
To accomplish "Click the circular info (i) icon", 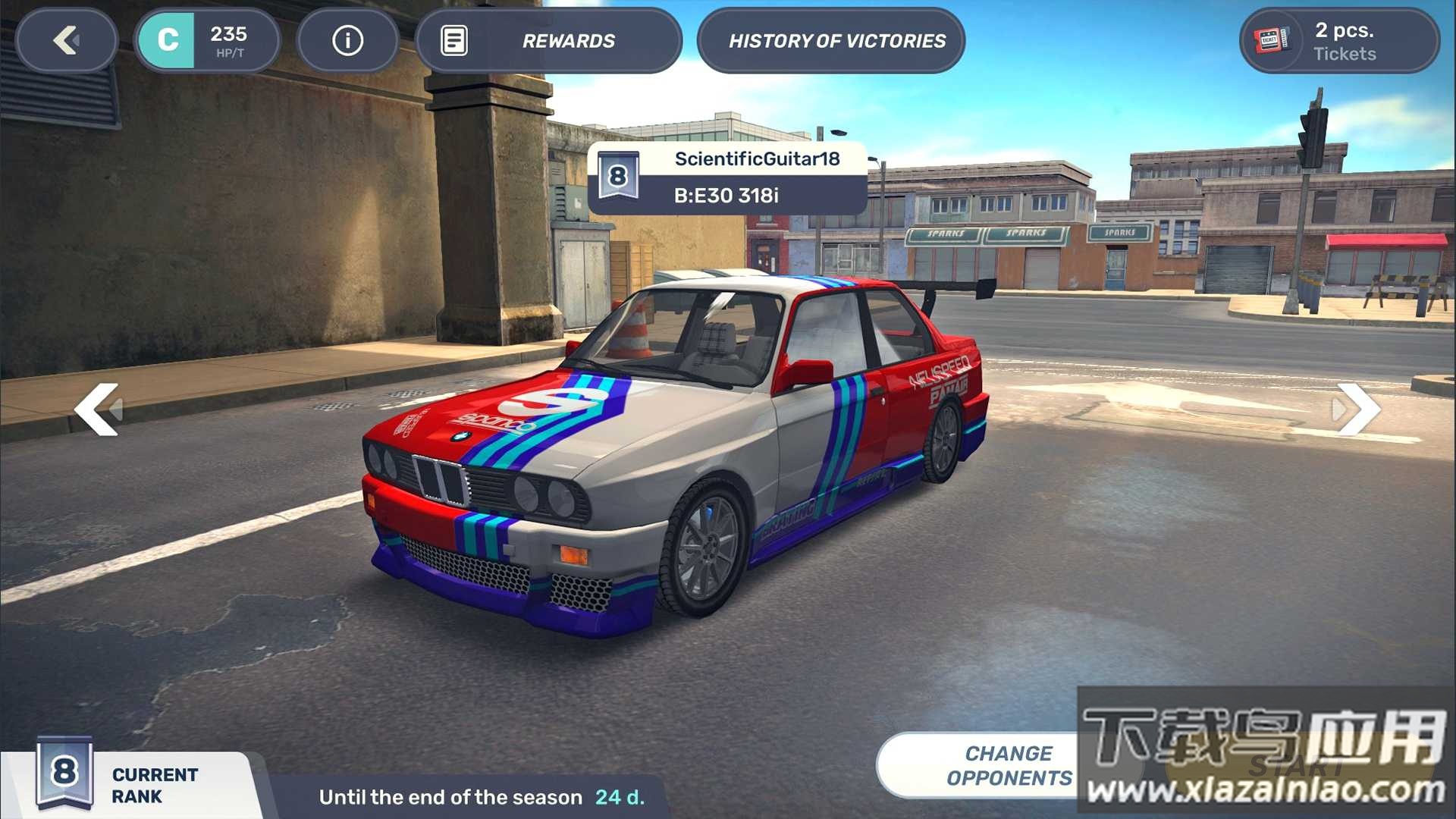I will coord(347,41).
